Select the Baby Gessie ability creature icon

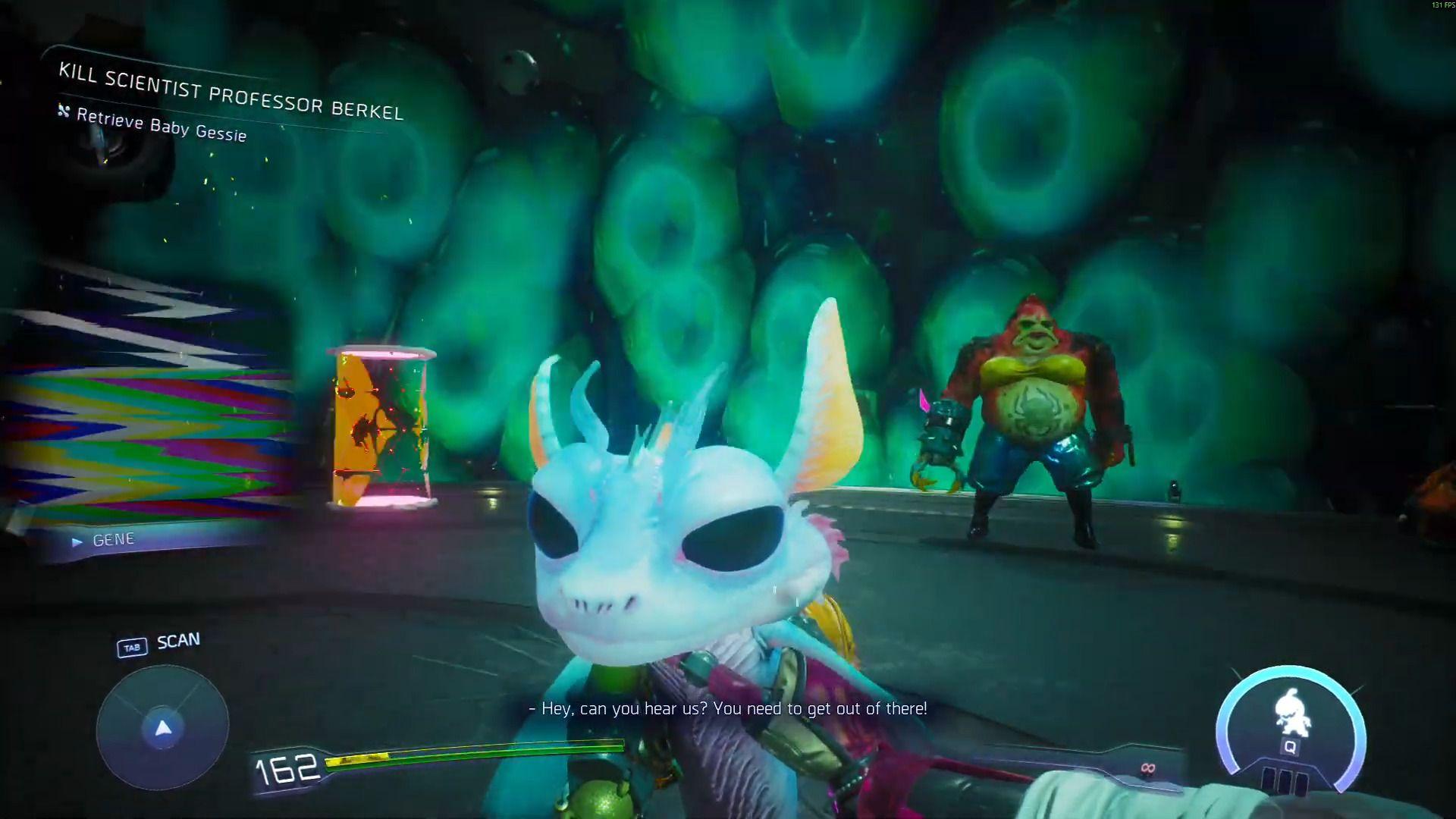tap(1291, 711)
